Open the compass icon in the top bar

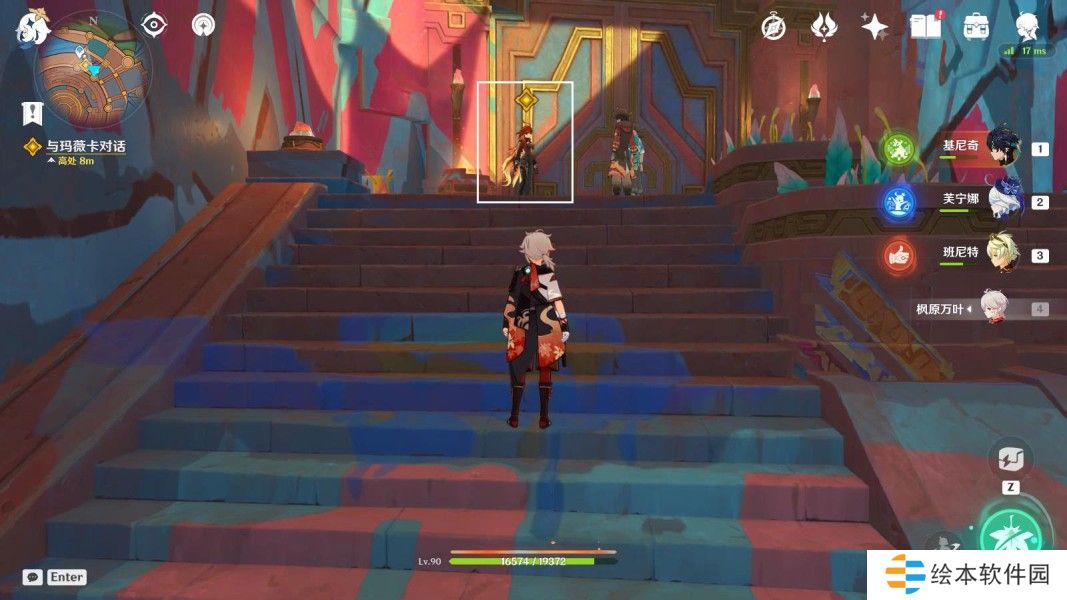[773, 27]
